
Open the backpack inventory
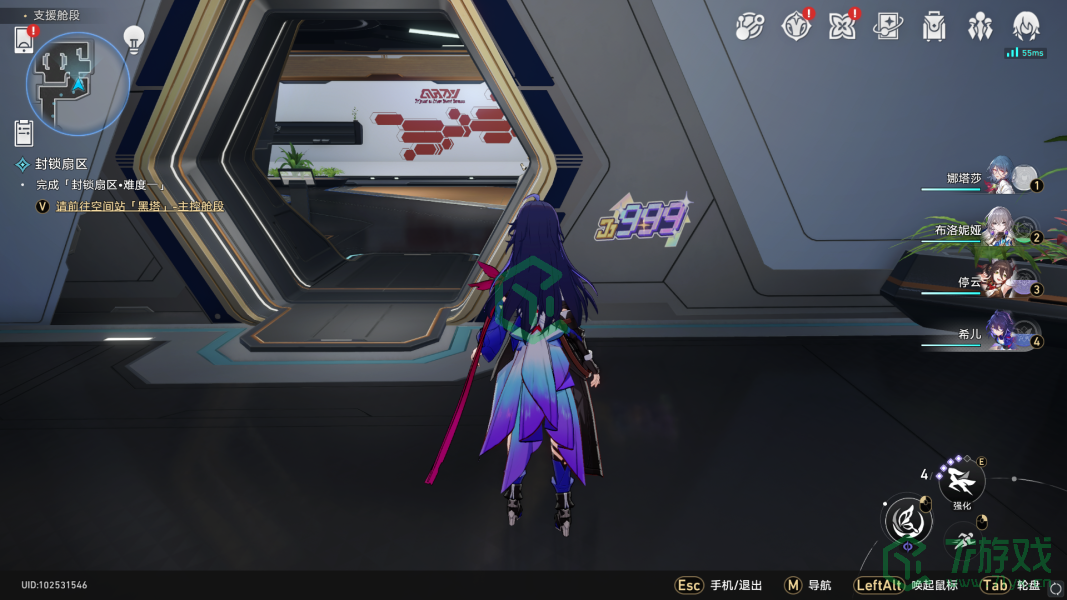[934, 27]
